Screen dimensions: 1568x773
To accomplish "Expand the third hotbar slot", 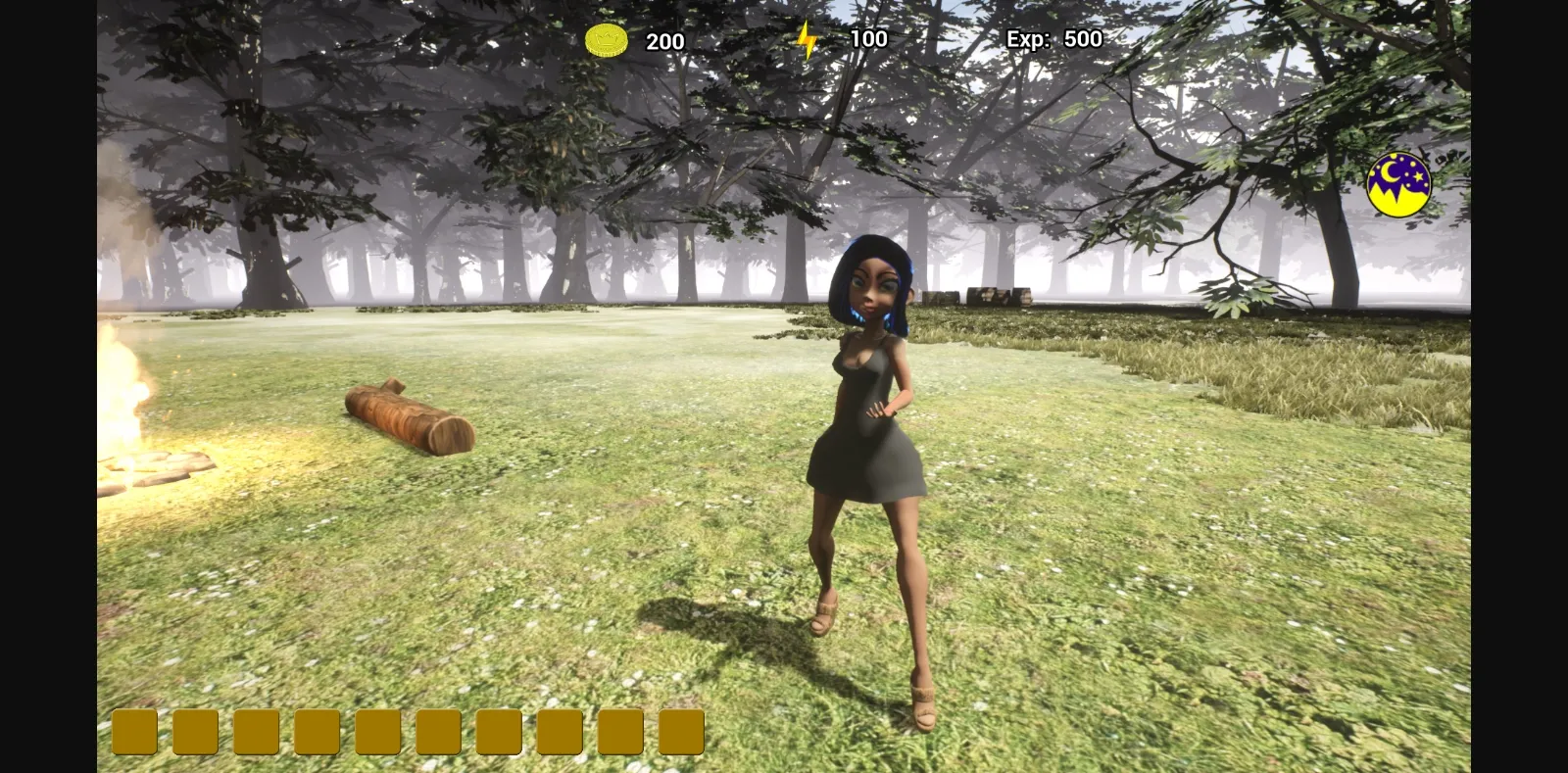I will [x=255, y=730].
